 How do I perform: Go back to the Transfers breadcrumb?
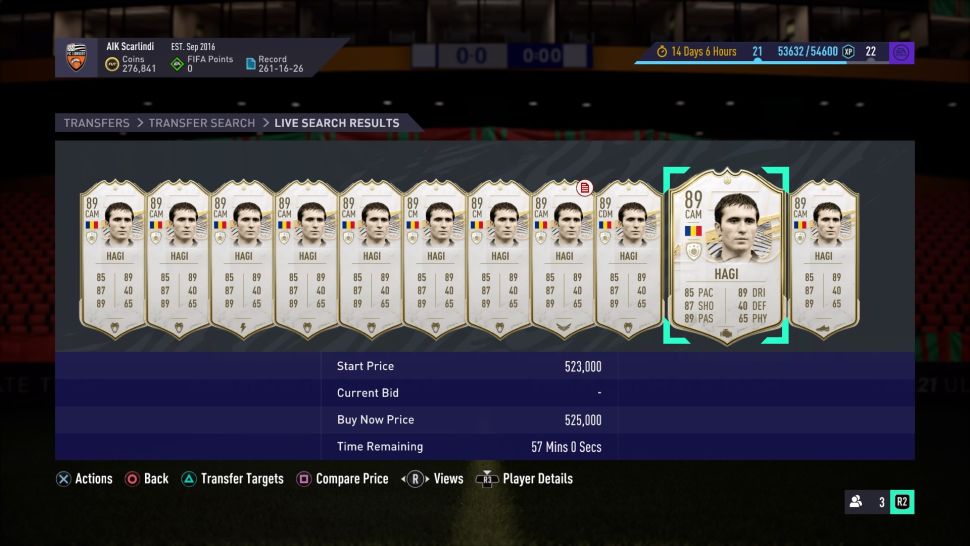point(97,123)
